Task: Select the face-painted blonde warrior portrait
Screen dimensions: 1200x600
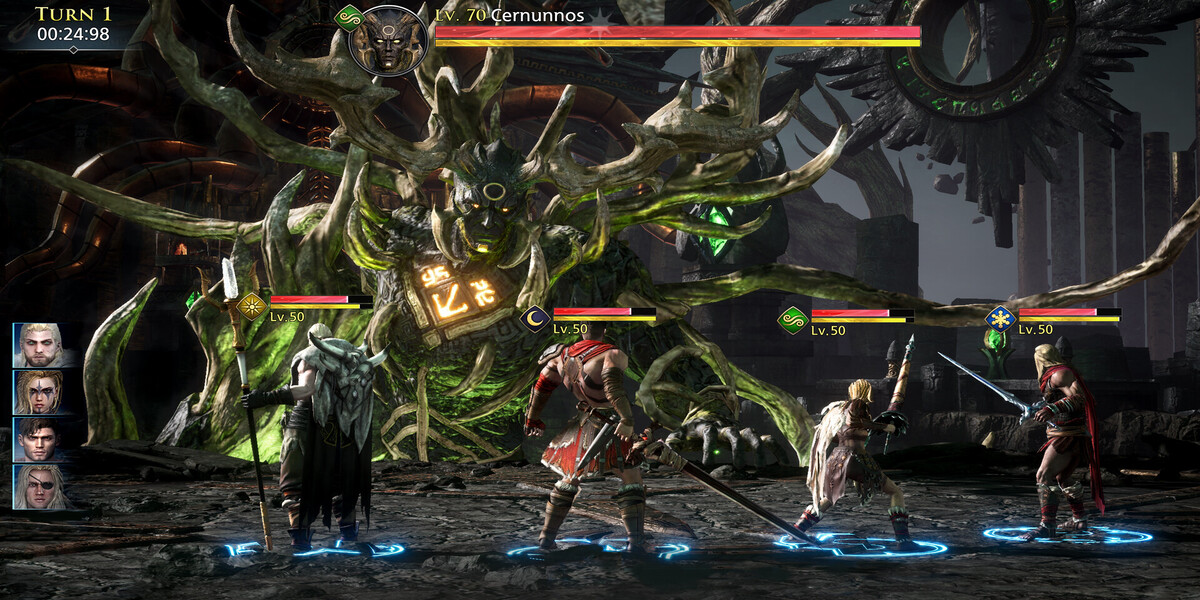Action: pos(39,392)
